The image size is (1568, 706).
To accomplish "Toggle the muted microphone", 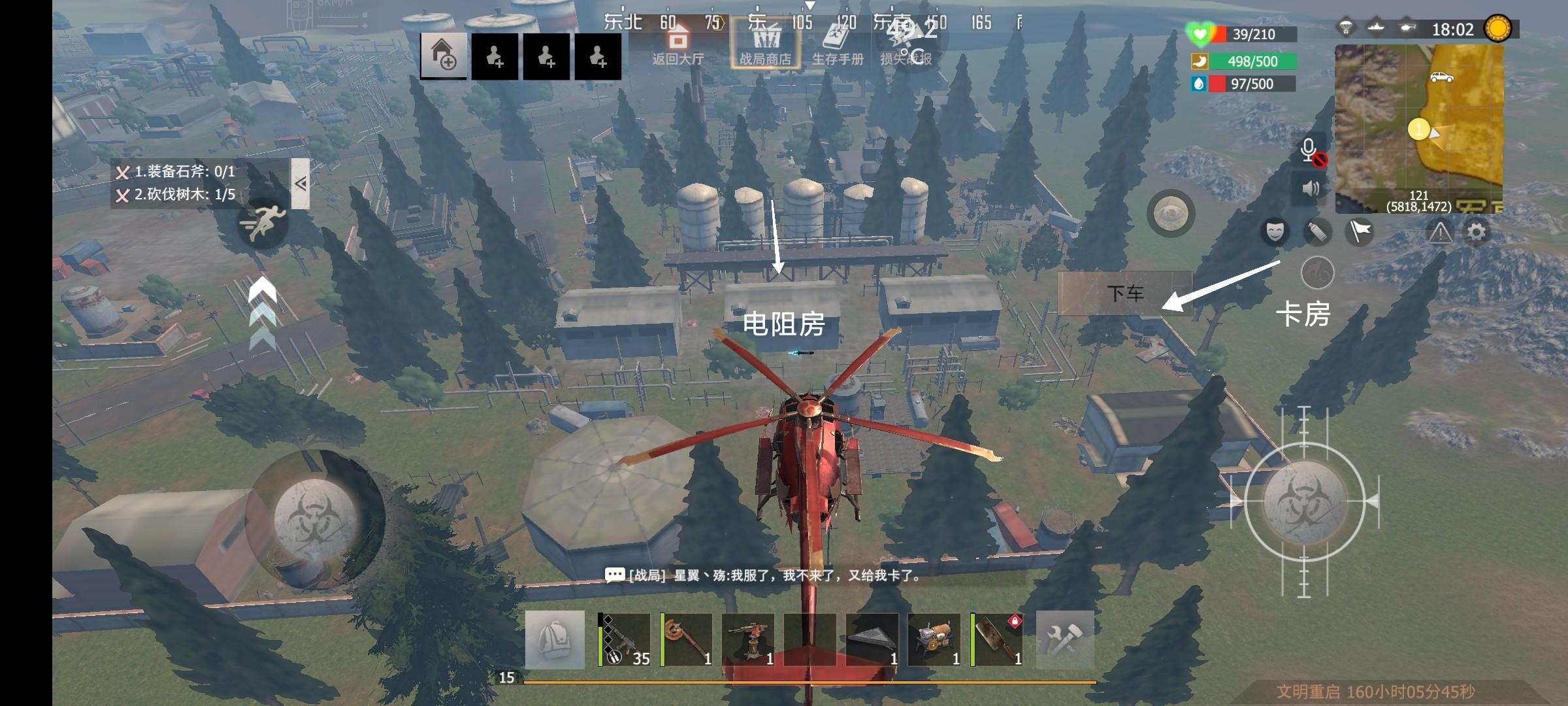I will tap(1311, 152).
